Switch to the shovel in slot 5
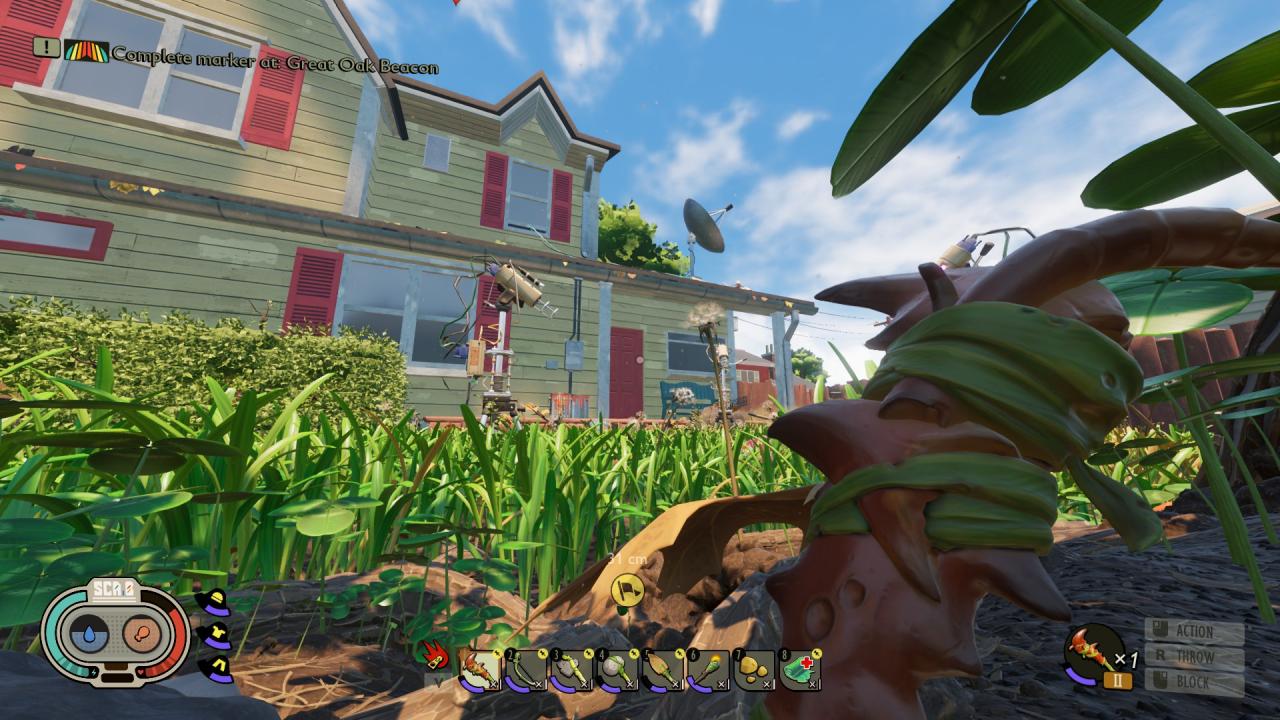The image size is (1280, 720). [660, 669]
